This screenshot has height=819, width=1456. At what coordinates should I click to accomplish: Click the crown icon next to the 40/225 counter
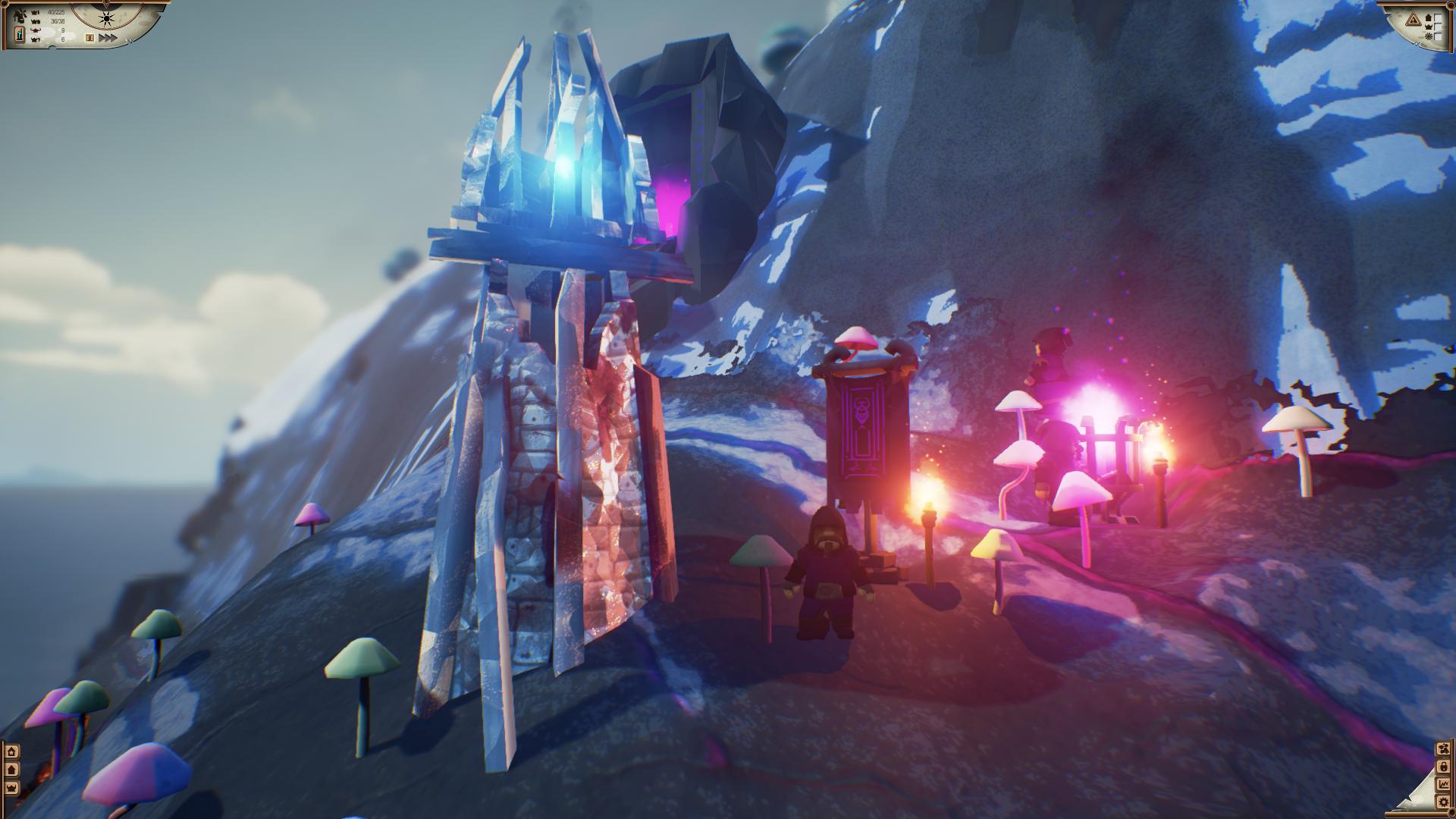coord(34,12)
